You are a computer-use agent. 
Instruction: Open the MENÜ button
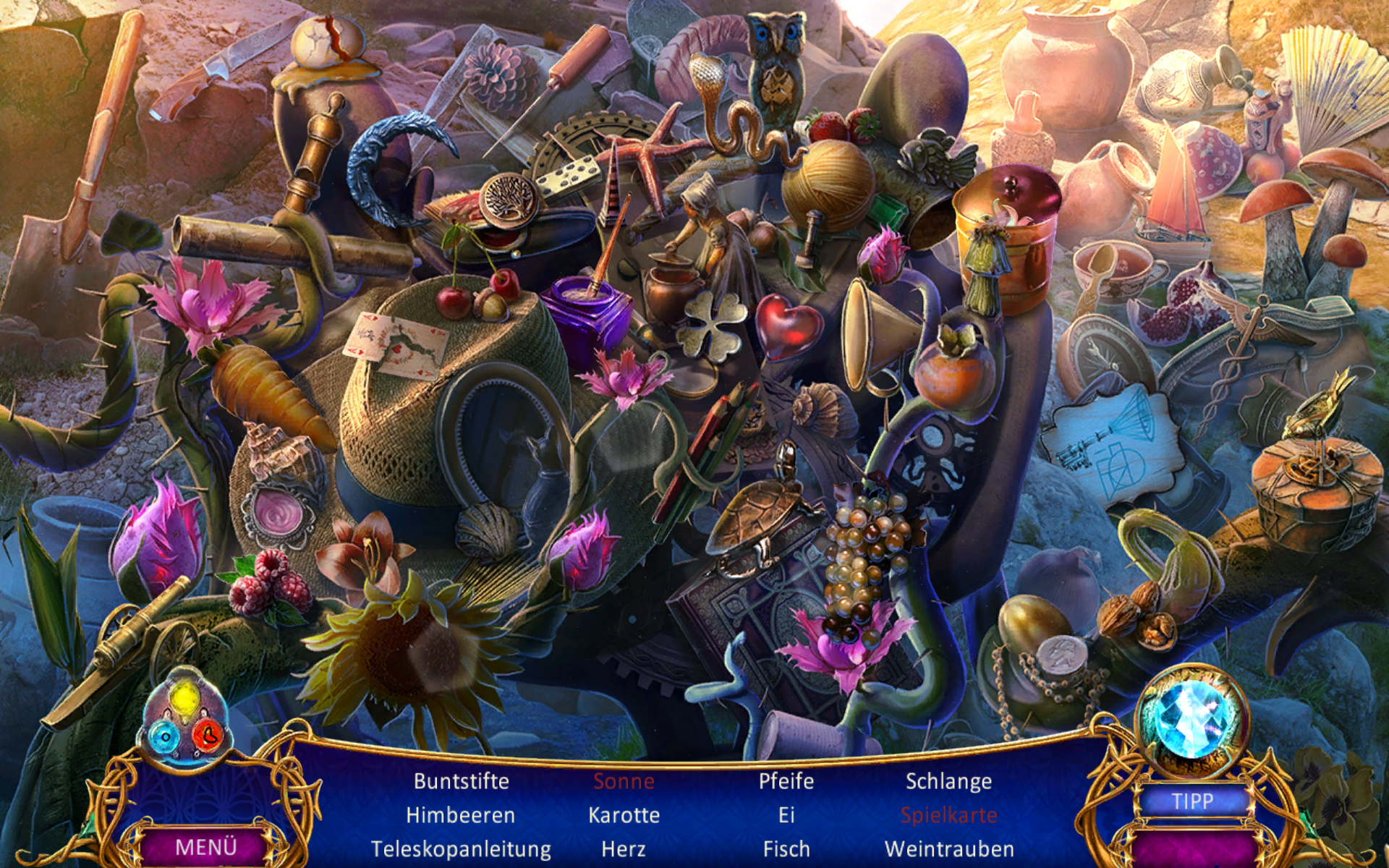click(206, 846)
